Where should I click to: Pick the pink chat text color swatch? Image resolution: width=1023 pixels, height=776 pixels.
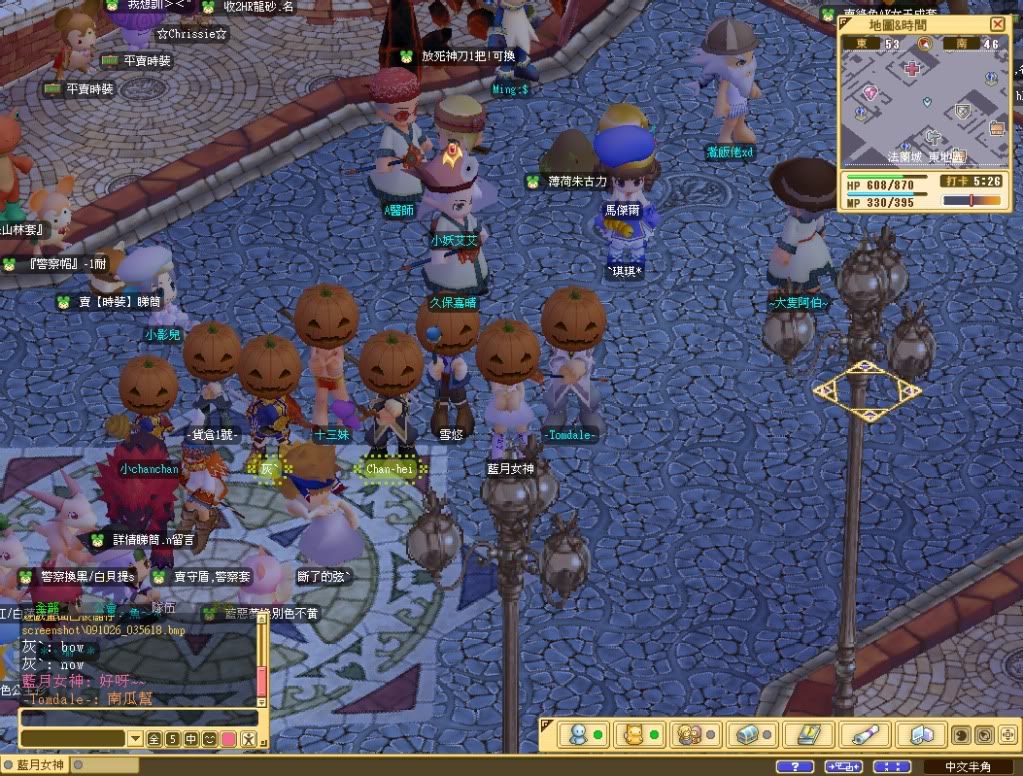tap(229, 739)
